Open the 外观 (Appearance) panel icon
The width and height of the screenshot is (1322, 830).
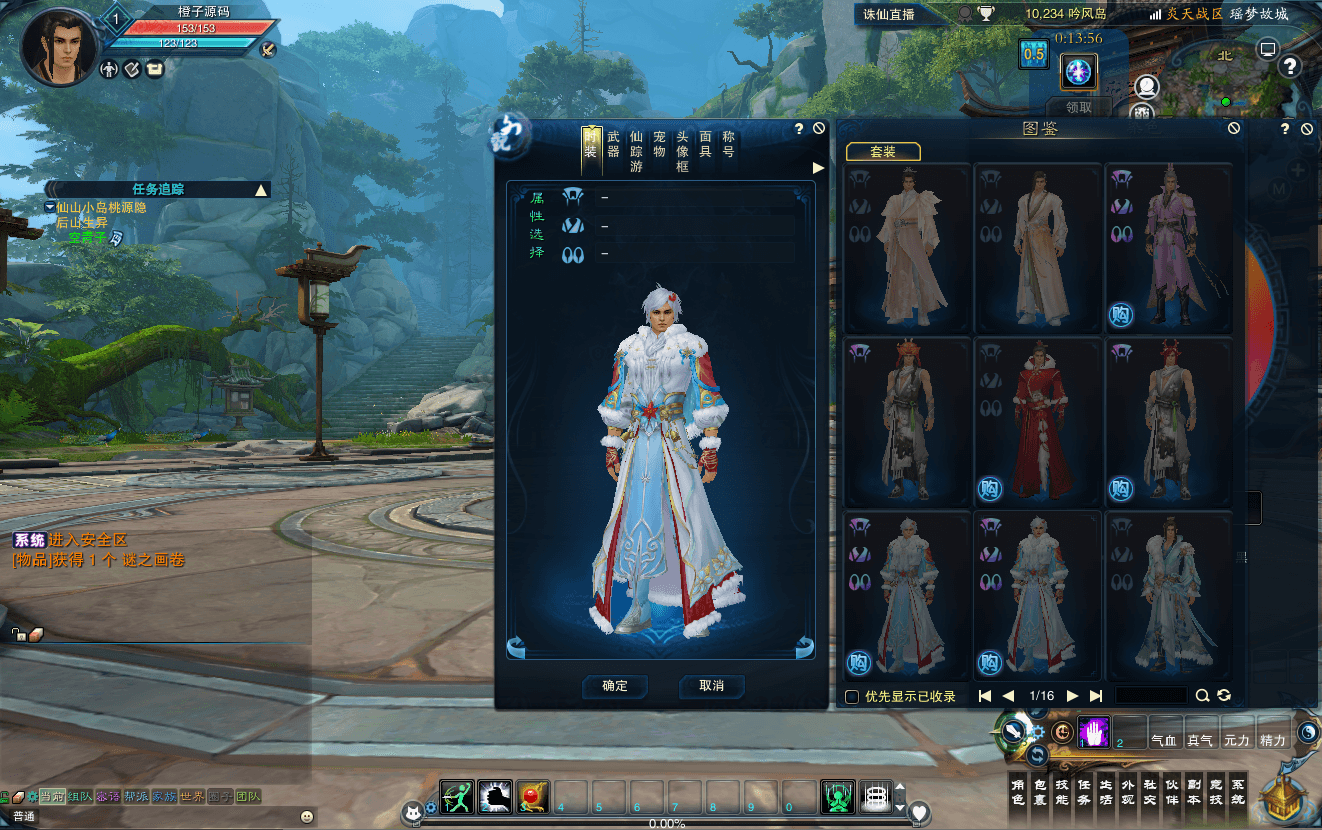(x=1128, y=791)
